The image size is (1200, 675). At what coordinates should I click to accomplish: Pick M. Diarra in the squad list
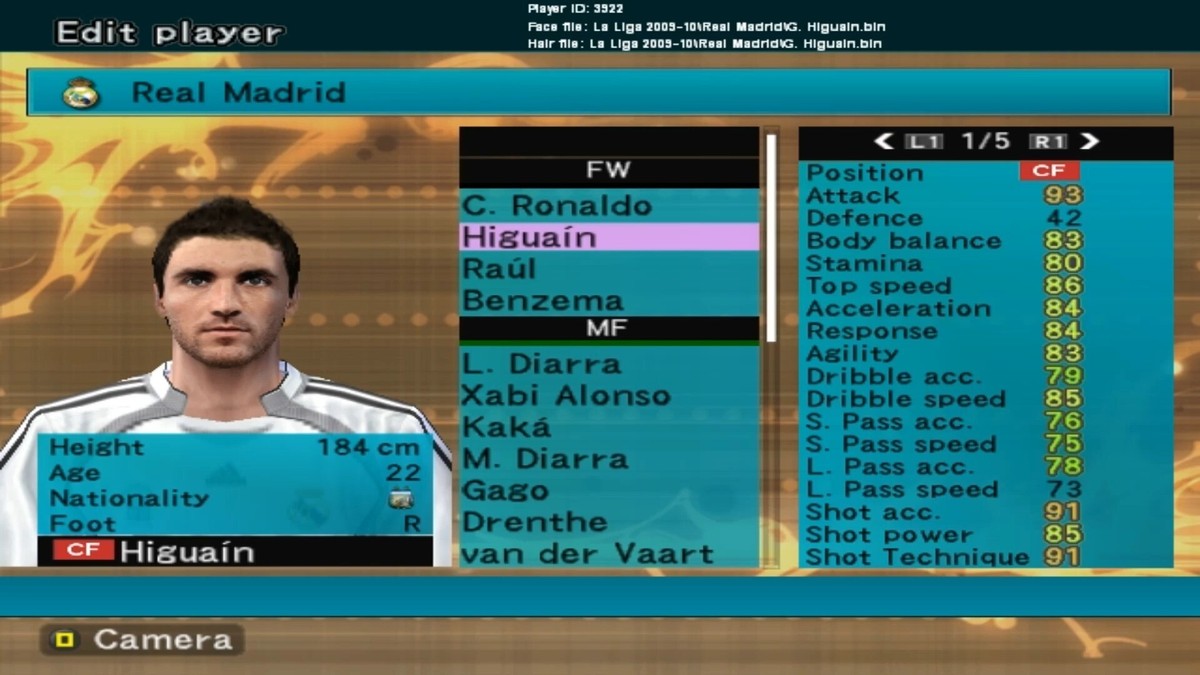pyautogui.click(x=608, y=459)
